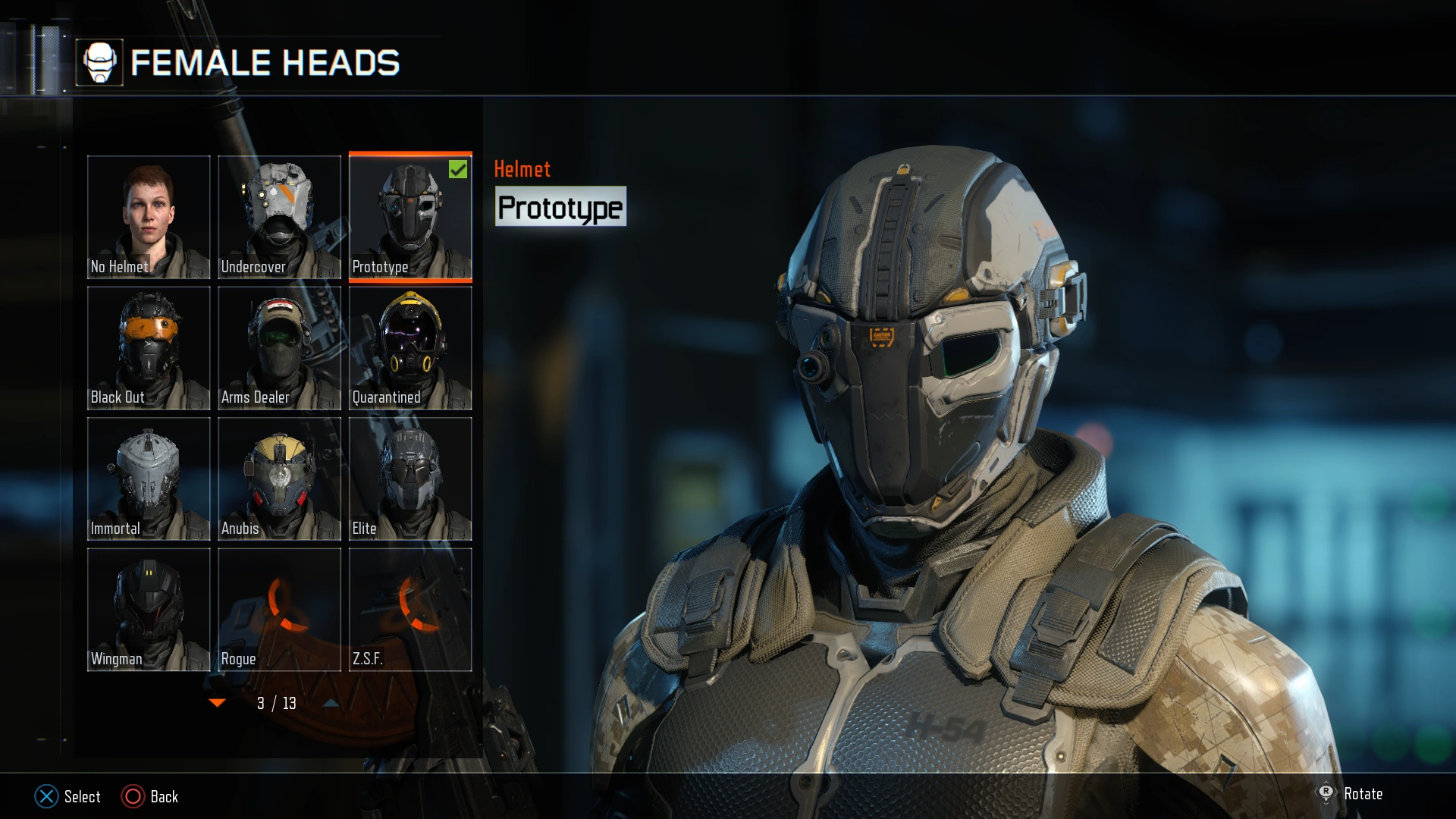1456x819 pixels.
Task: Choose the Quarantined helmet
Action: (410, 347)
